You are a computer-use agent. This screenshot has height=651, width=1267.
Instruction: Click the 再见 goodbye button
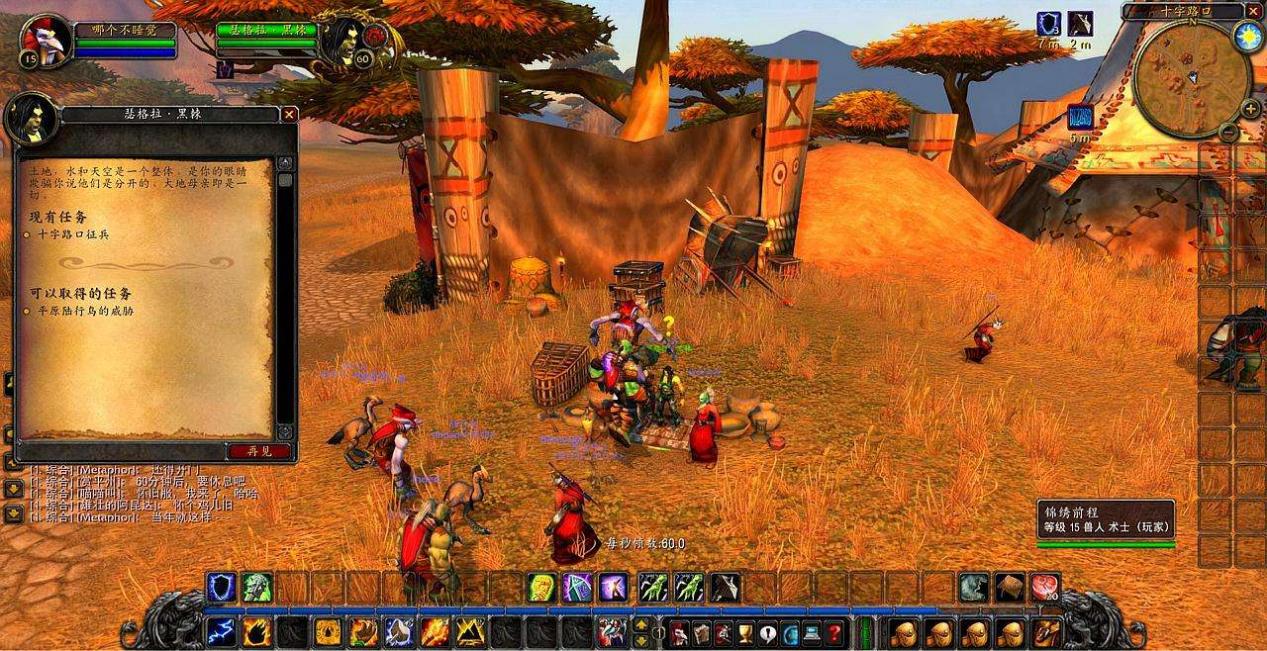258,451
